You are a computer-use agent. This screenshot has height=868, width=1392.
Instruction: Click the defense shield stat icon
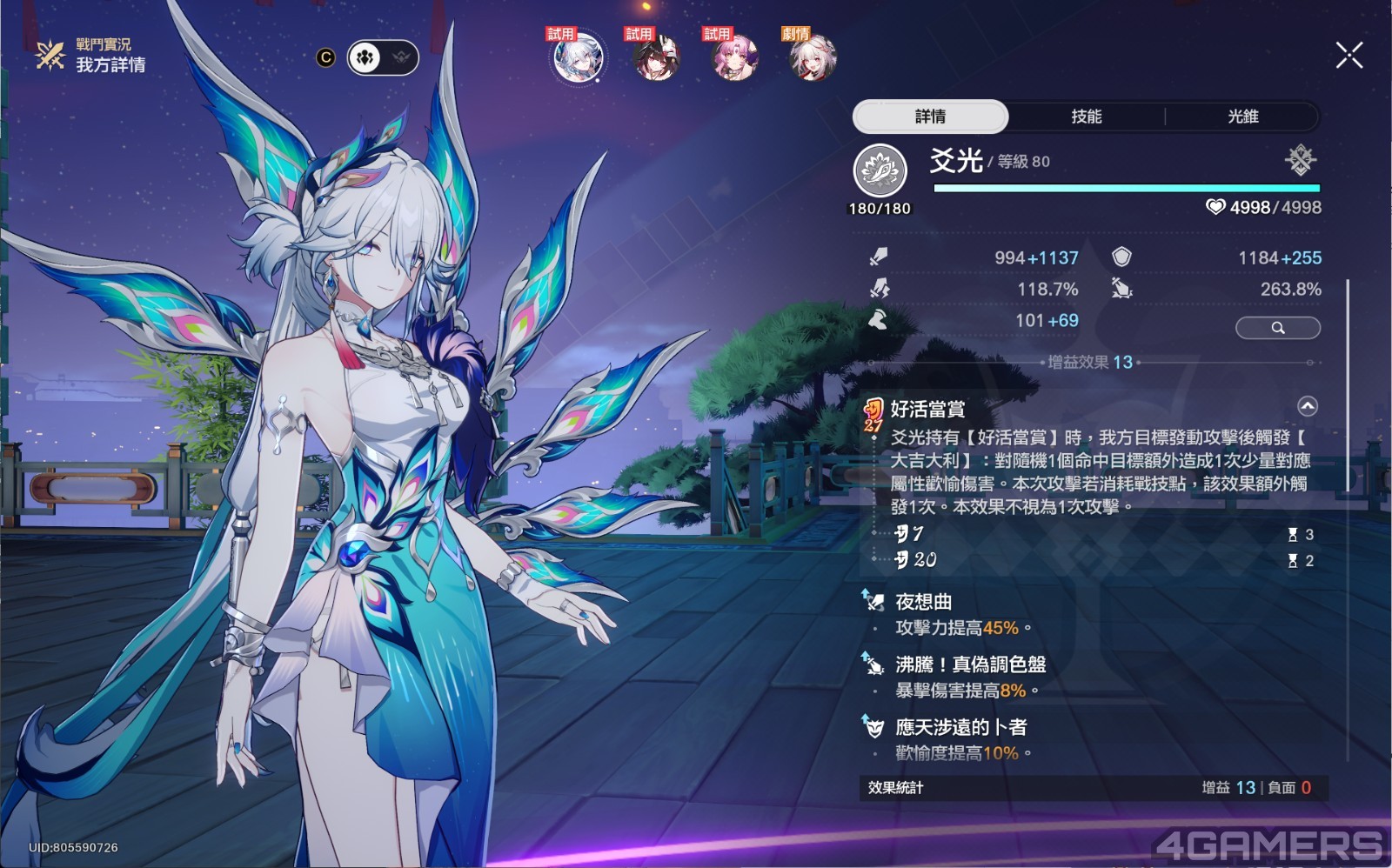1122,257
